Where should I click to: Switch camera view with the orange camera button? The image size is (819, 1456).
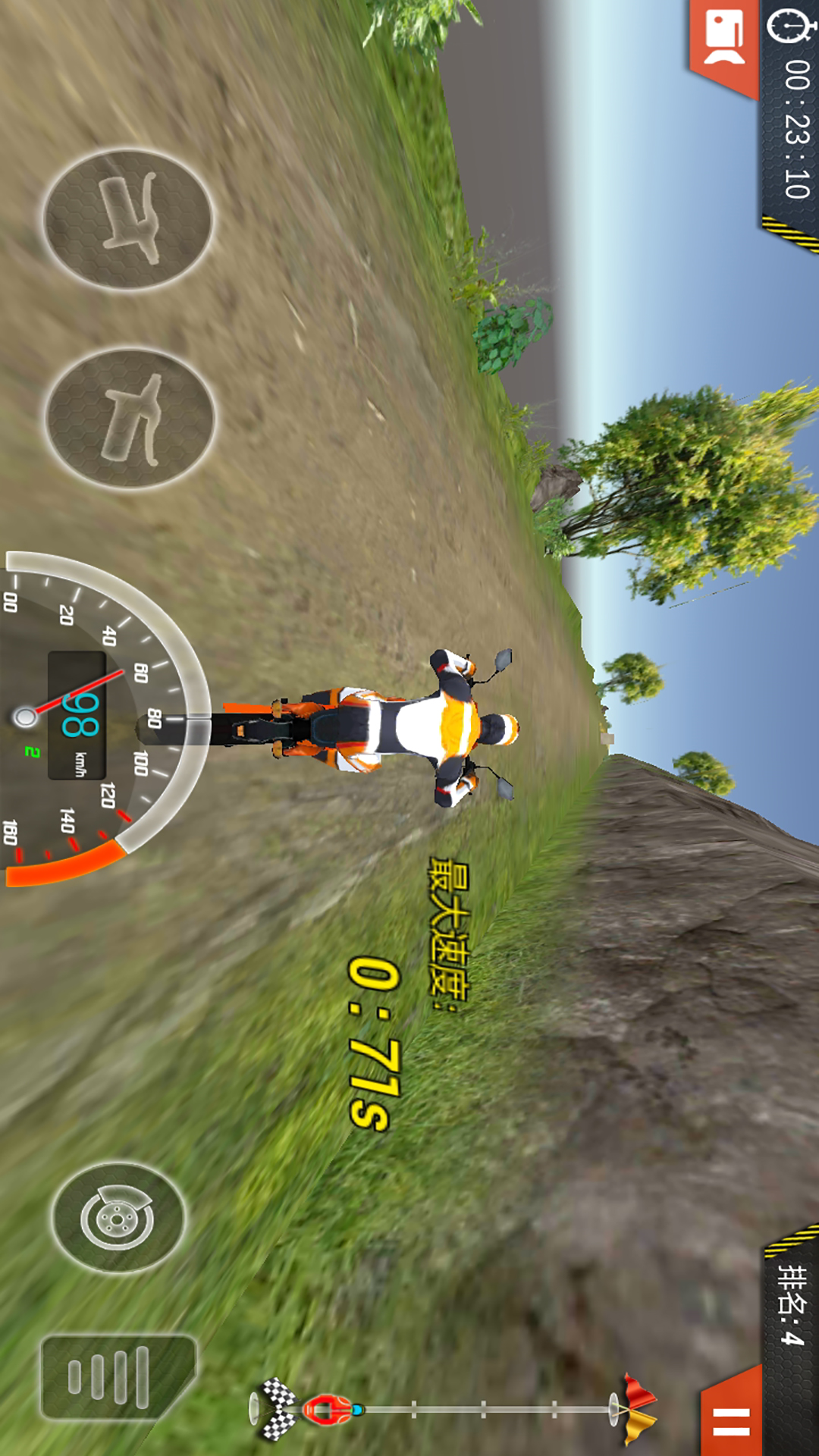(x=724, y=42)
